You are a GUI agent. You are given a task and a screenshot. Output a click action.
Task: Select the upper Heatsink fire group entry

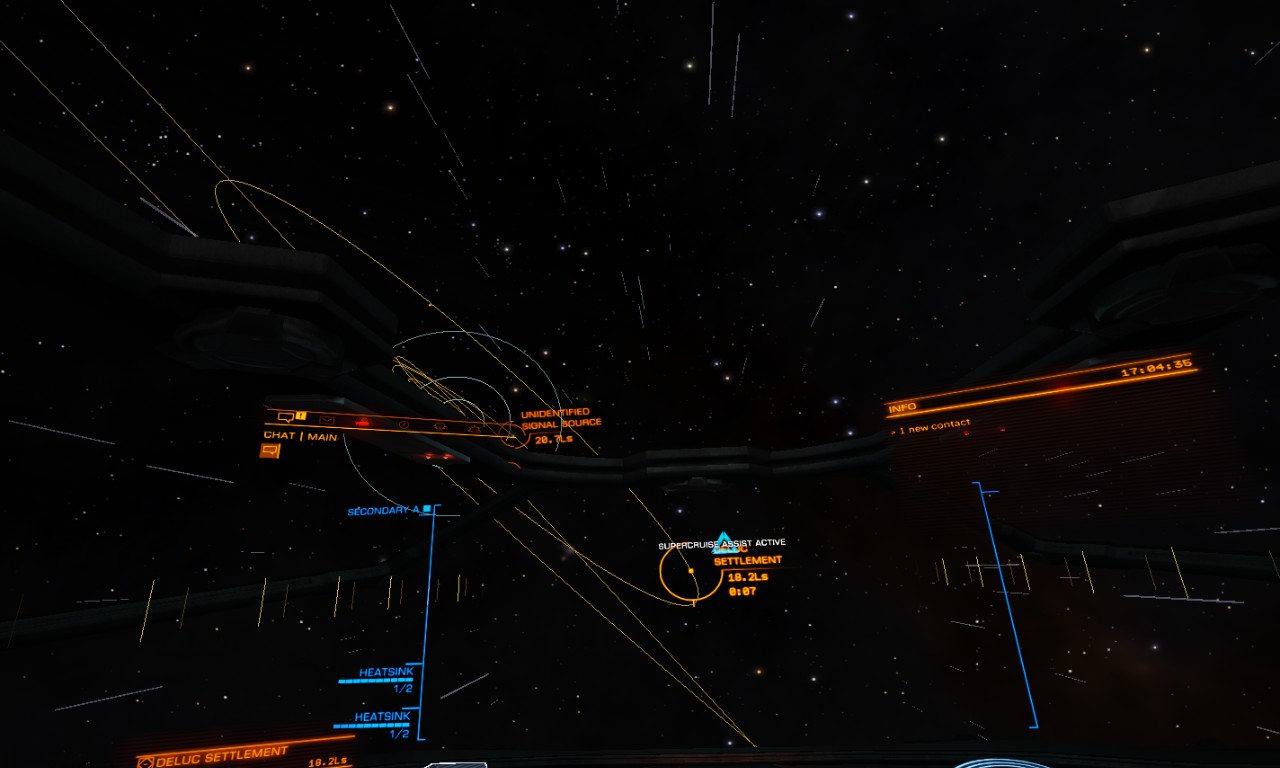(384, 673)
